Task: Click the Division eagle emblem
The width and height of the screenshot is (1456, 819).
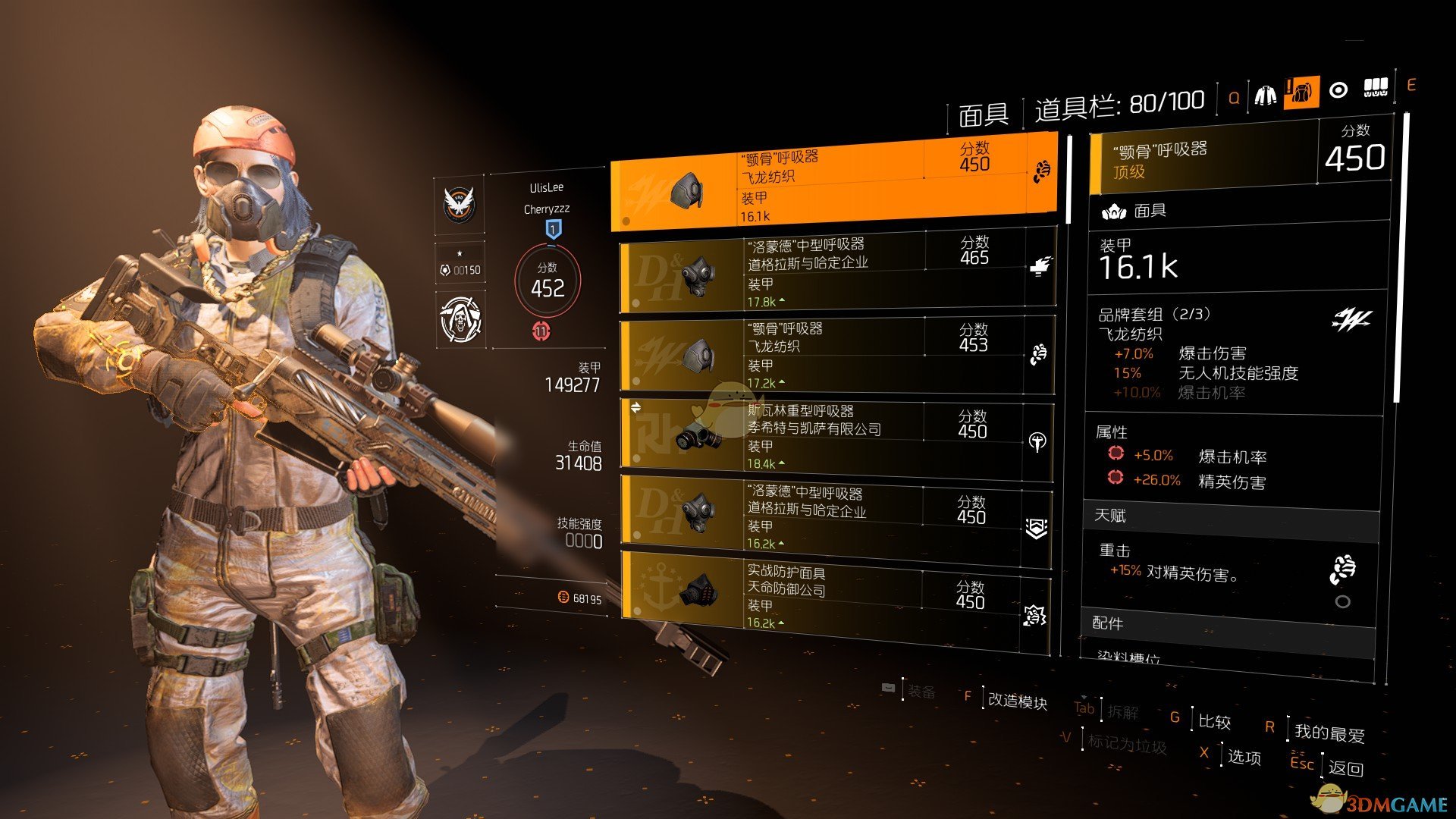Action: tap(459, 205)
